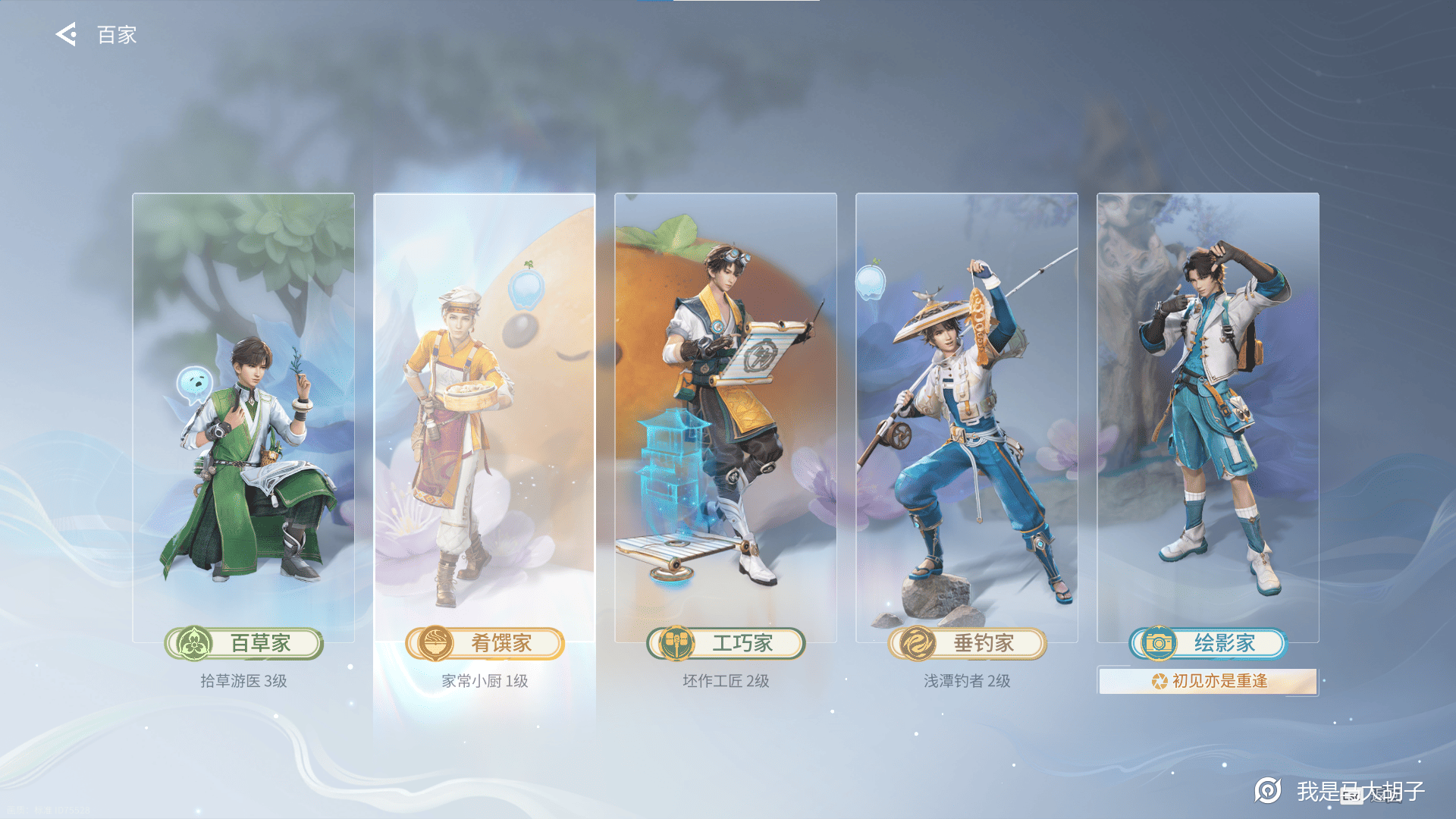Pick the 垂钓家 fisherman card
Viewport: 1456px width, 819px height.
pos(967,417)
